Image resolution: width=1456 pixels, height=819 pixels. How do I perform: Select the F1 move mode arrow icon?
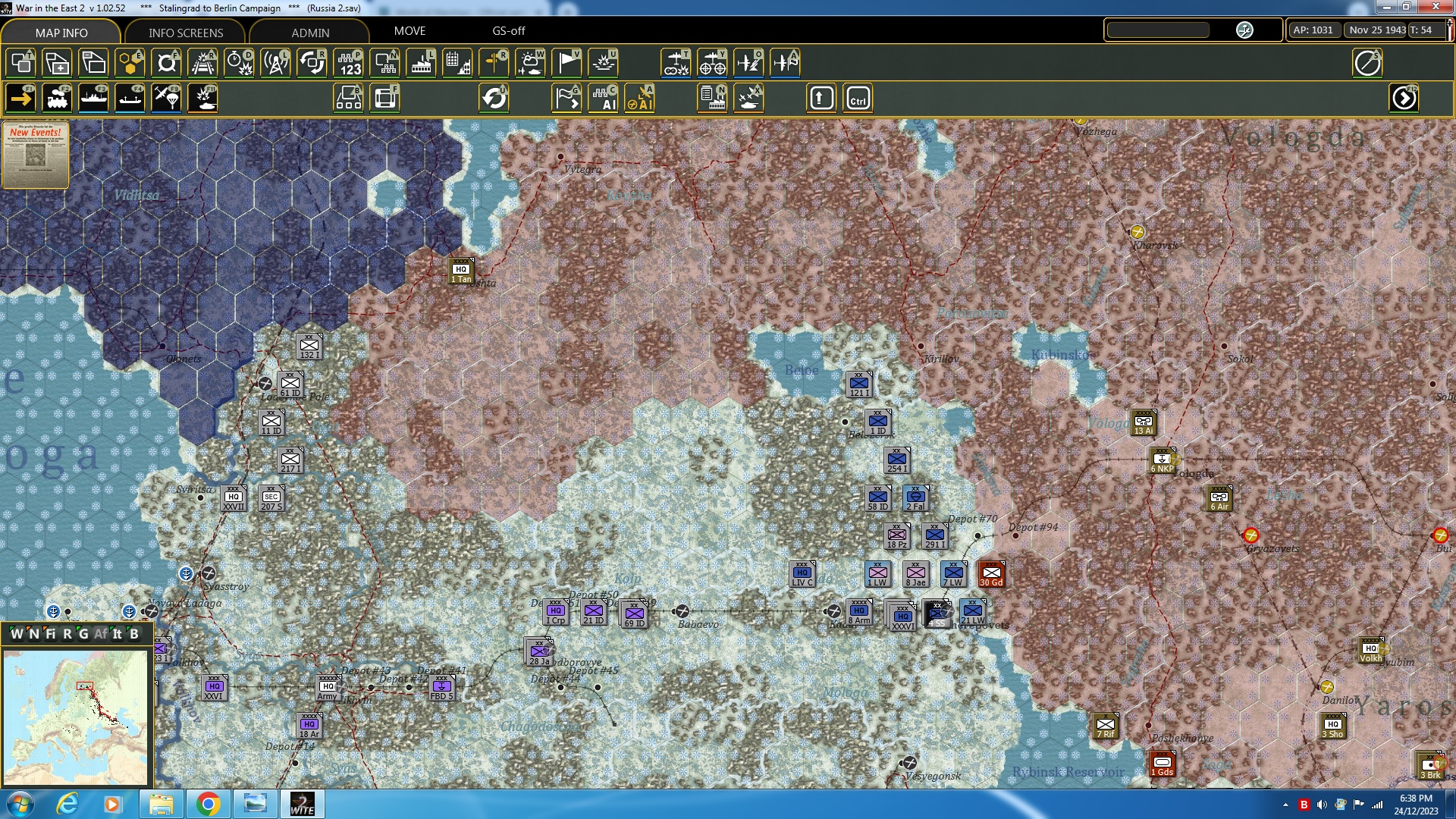(20, 98)
